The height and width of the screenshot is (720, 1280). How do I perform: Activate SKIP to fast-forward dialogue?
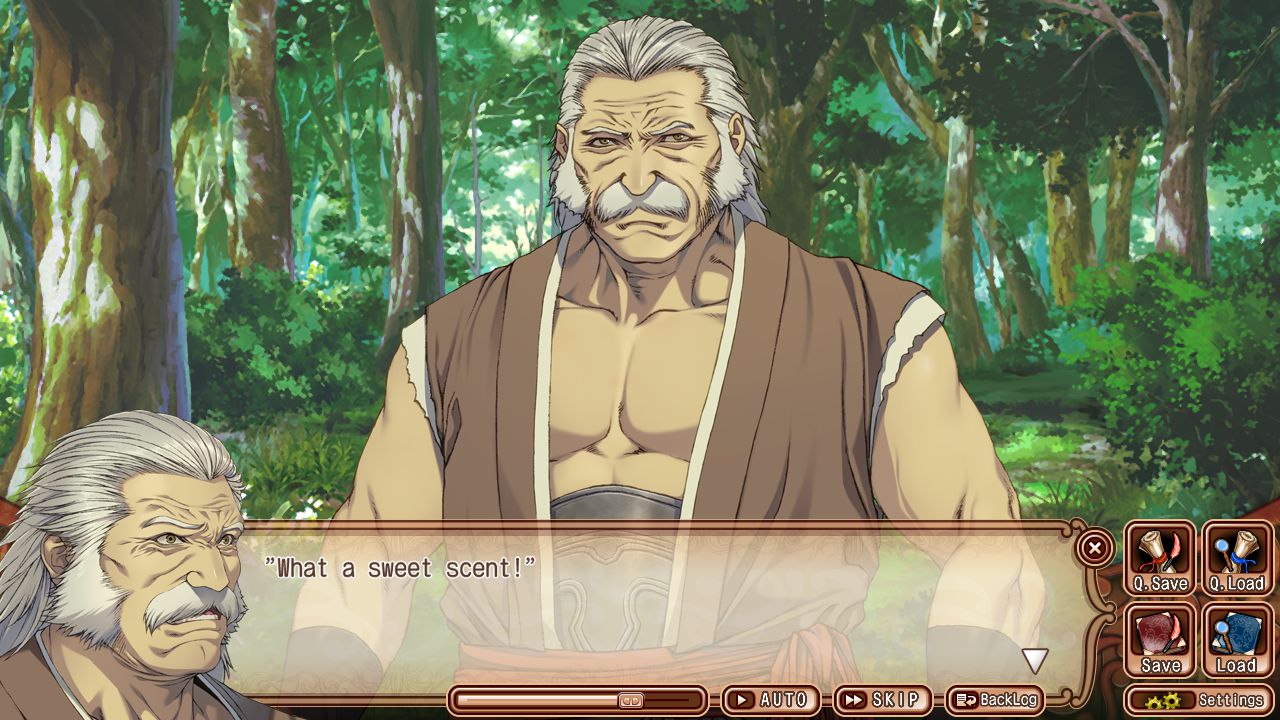[x=881, y=700]
